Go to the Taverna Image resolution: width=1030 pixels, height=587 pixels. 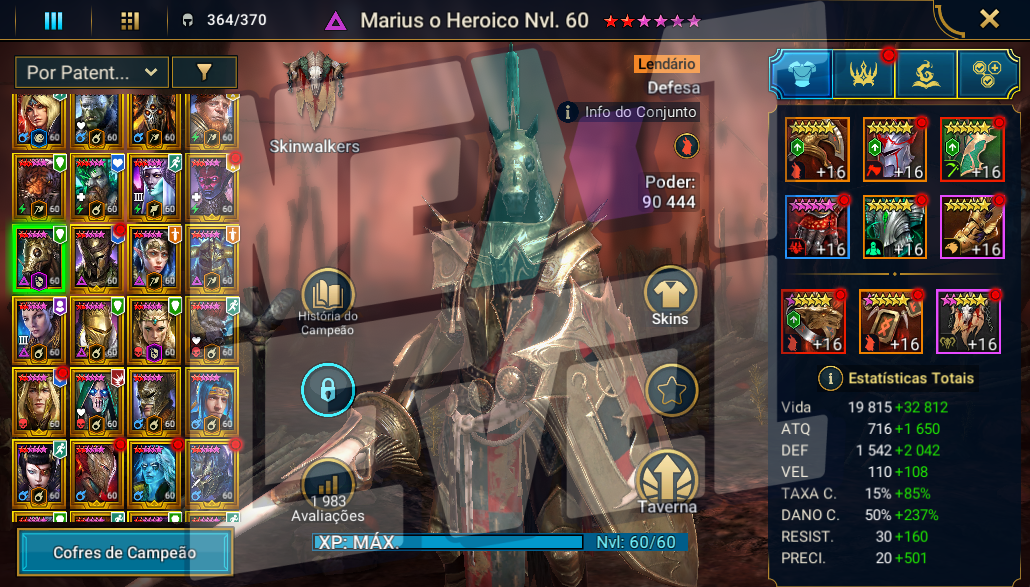669,482
